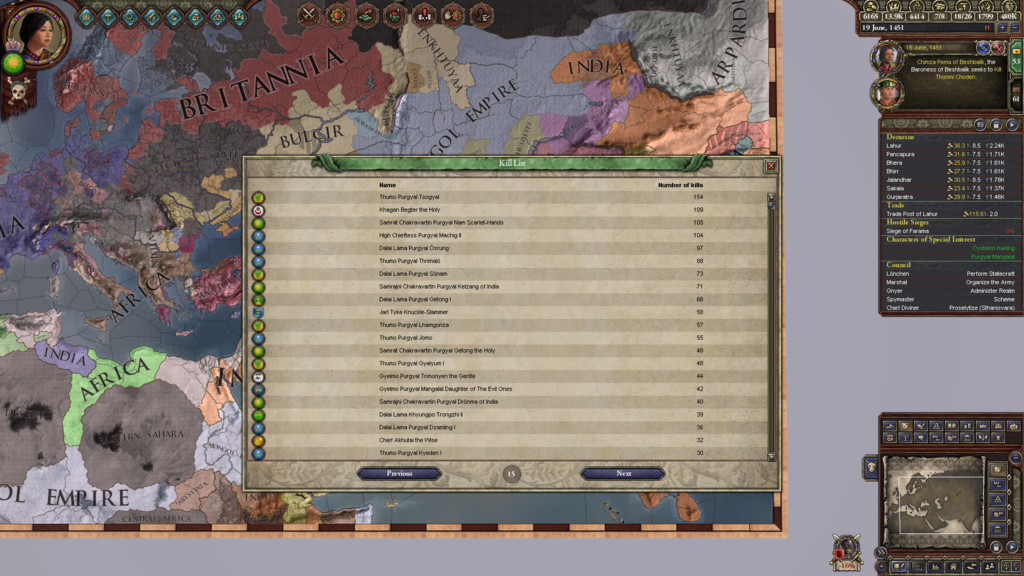Open the ruler's character portrait
Screen dimensions: 1024x576
pos(37,35)
